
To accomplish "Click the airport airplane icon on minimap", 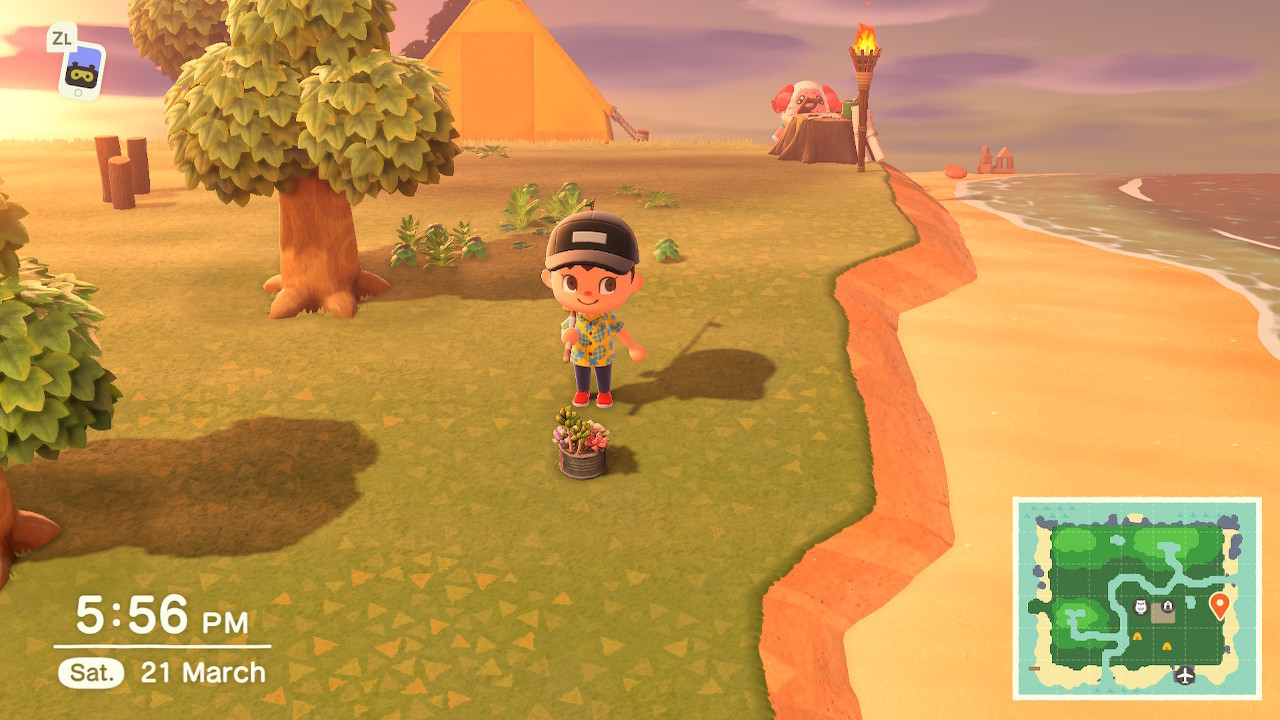I will coord(1185,675).
